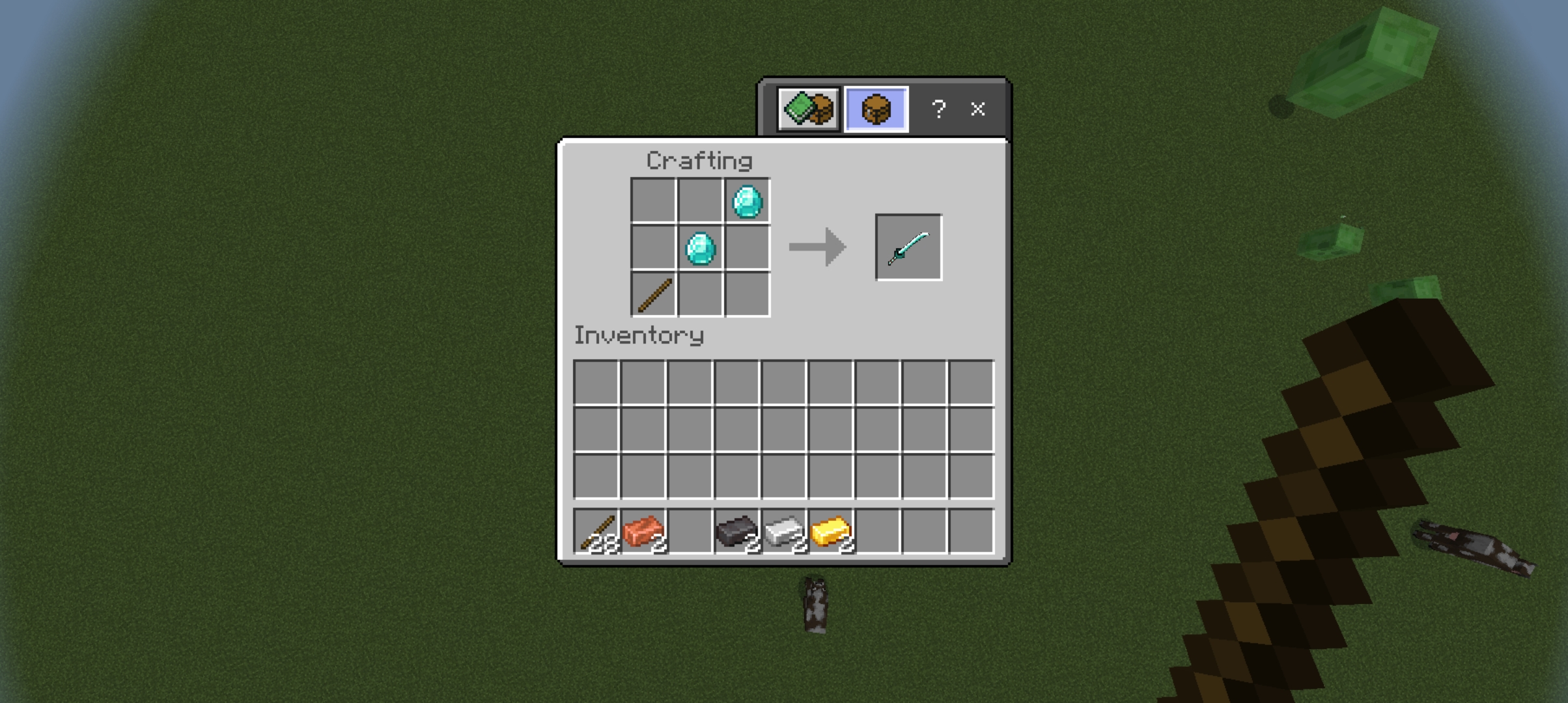The width and height of the screenshot is (1568, 703).
Task: Toggle the recipe book panel open
Action: point(809,109)
